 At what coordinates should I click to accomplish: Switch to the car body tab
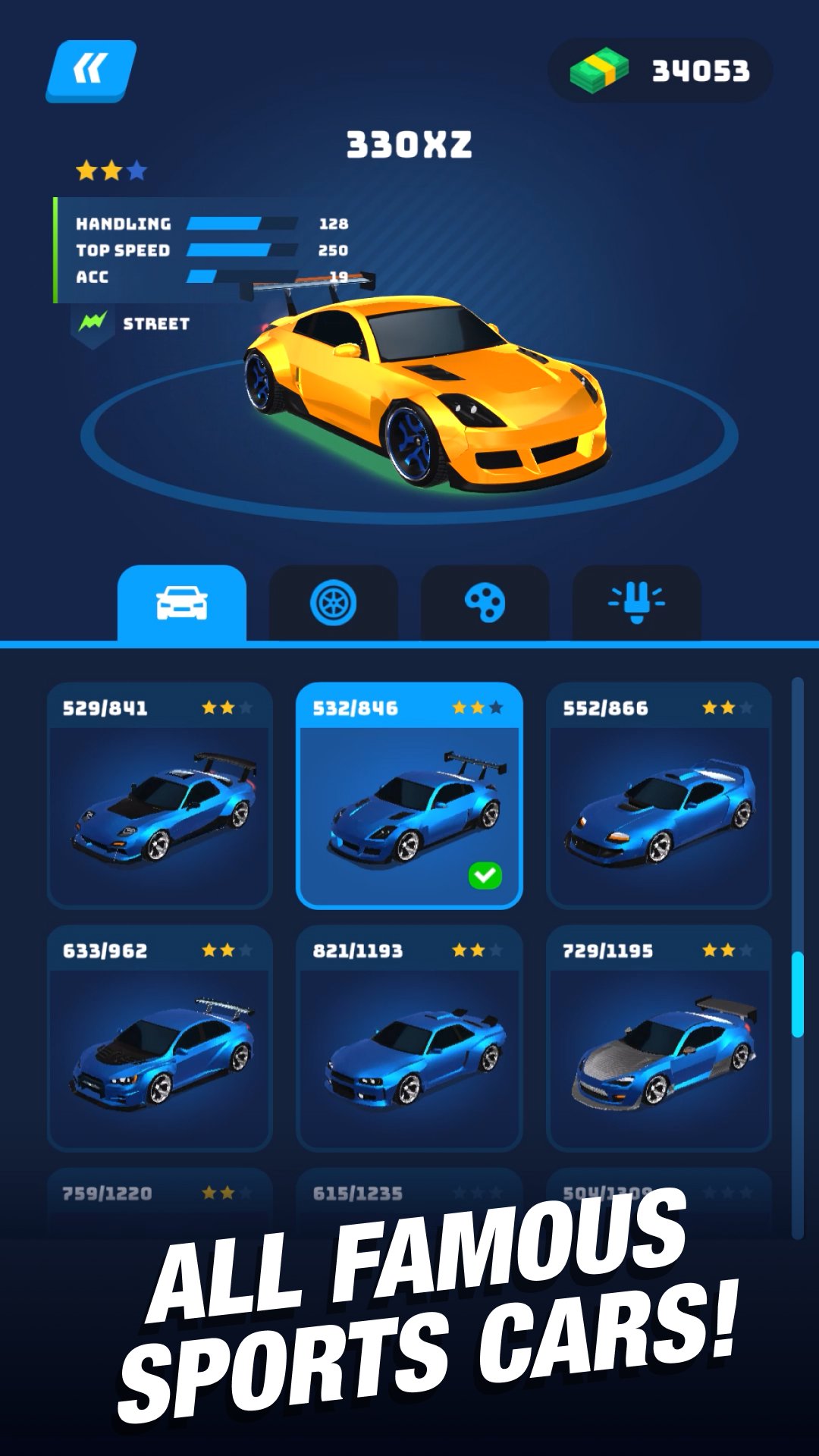[x=182, y=604]
